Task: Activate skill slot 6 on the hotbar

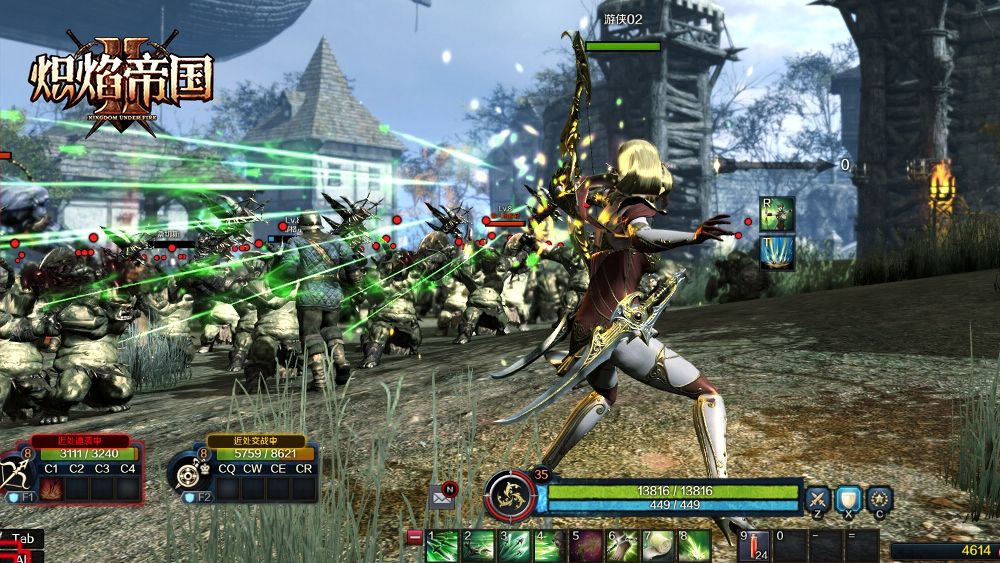Action: click(x=622, y=546)
